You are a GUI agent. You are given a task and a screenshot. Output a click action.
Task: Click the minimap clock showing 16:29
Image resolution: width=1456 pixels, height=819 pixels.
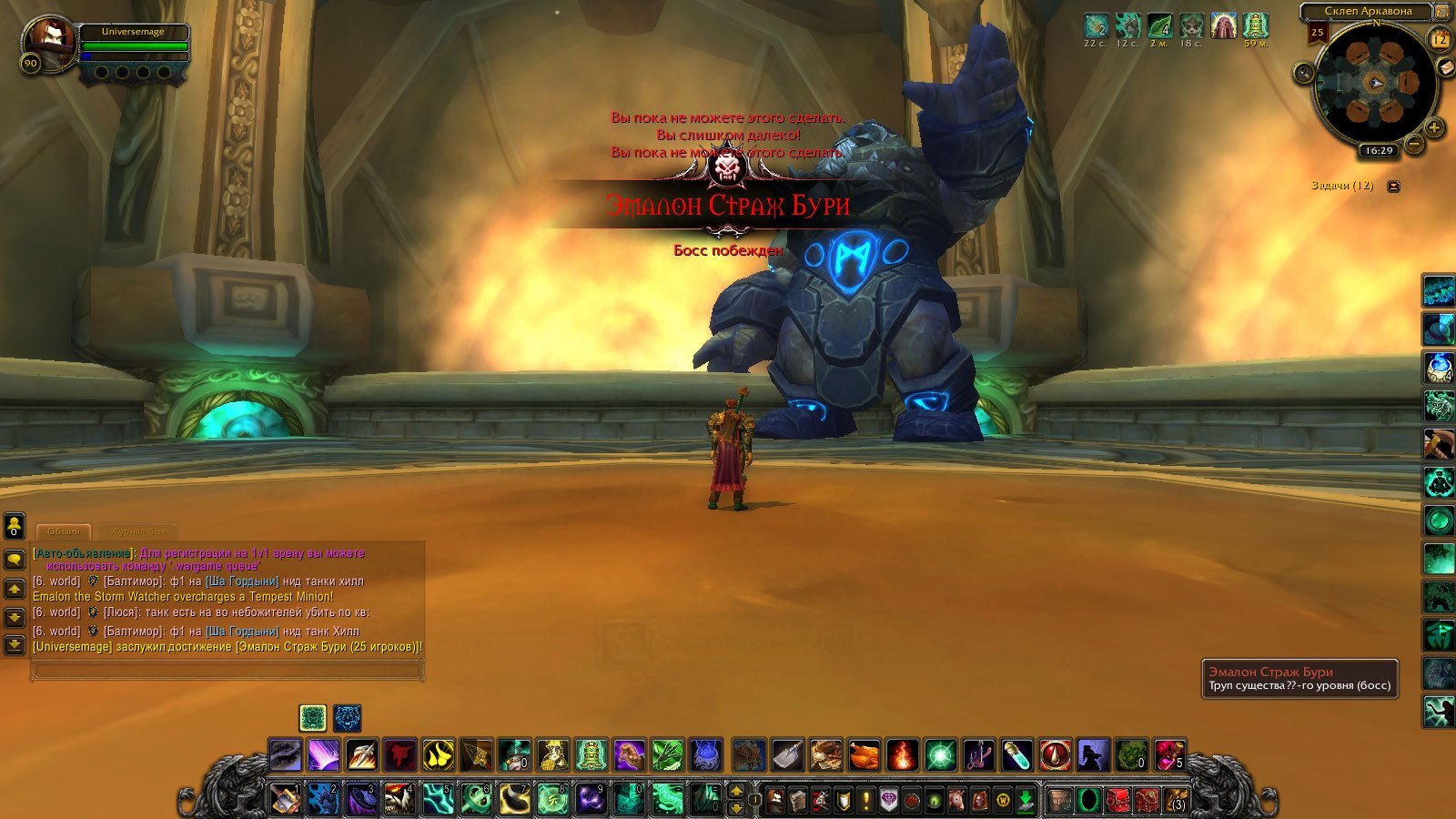(x=1380, y=151)
